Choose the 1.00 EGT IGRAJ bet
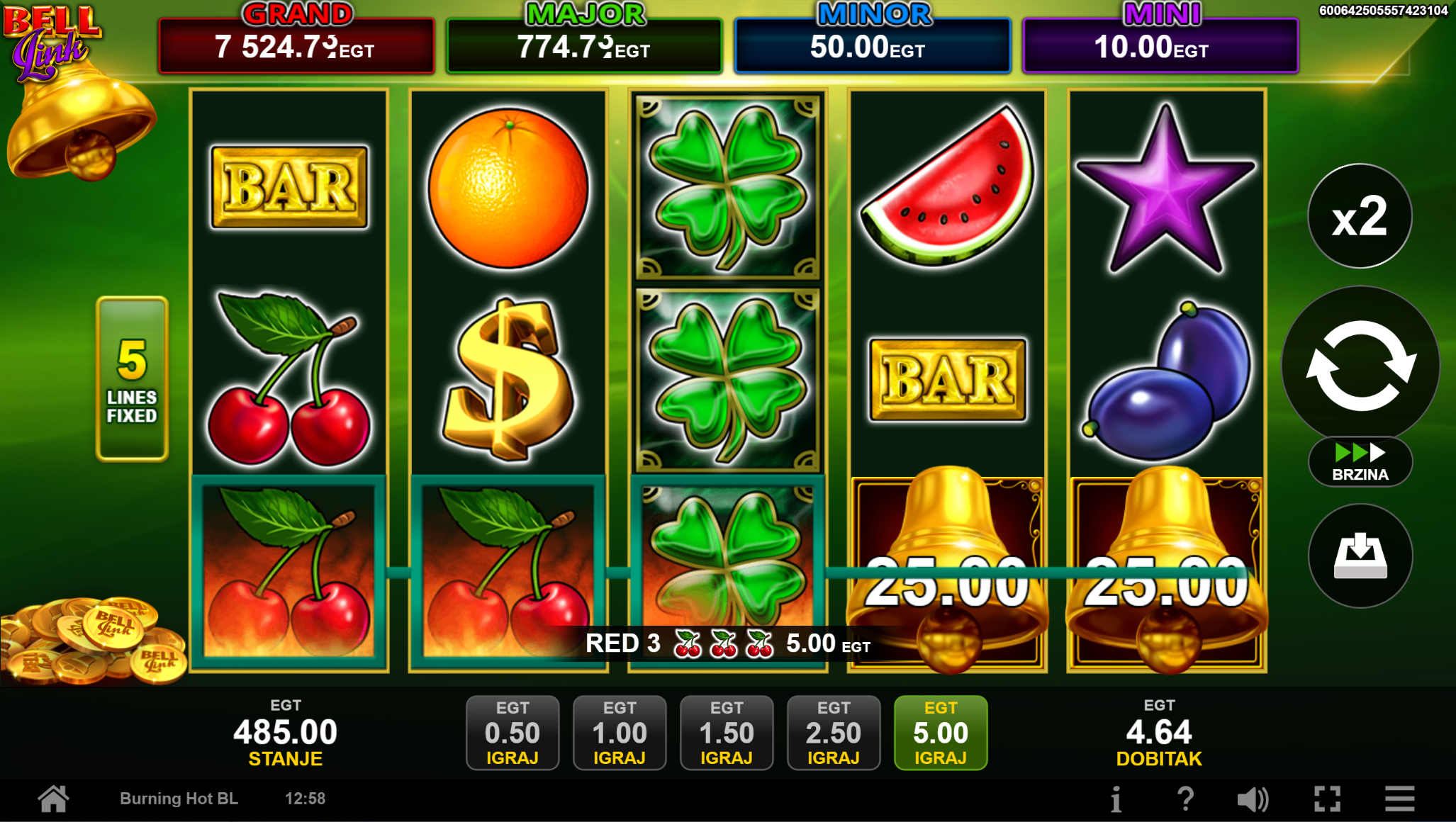The height and width of the screenshot is (822, 1456). (620, 733)
